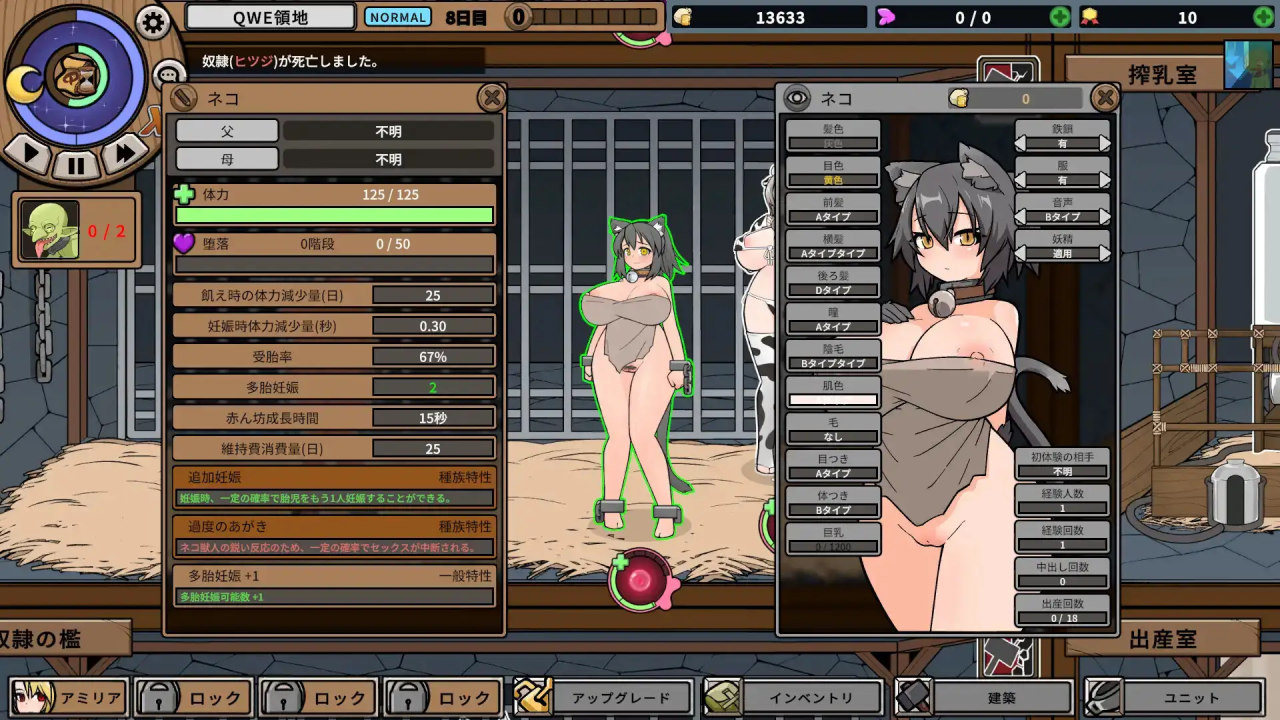Image resolution: width=1280 pixels, height=720 pixels.
Task: Click the 髪色 hair color option
Action: [833, 136]
